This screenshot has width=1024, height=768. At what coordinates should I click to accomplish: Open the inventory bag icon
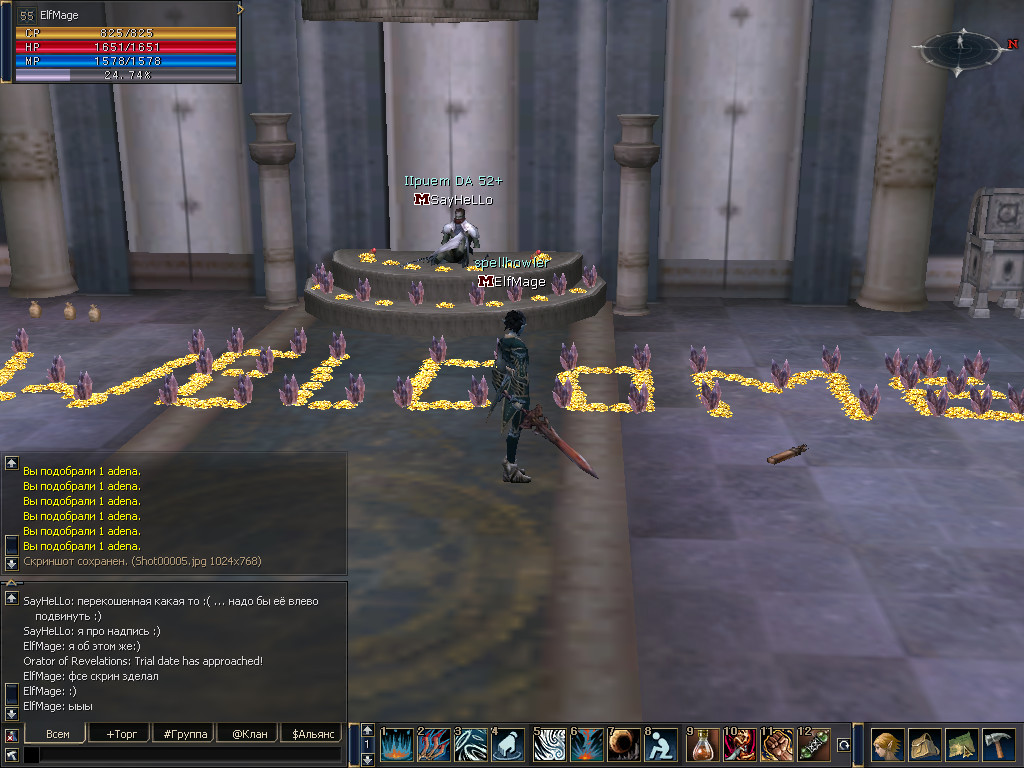pyautogui.click(x=924, y=745)
